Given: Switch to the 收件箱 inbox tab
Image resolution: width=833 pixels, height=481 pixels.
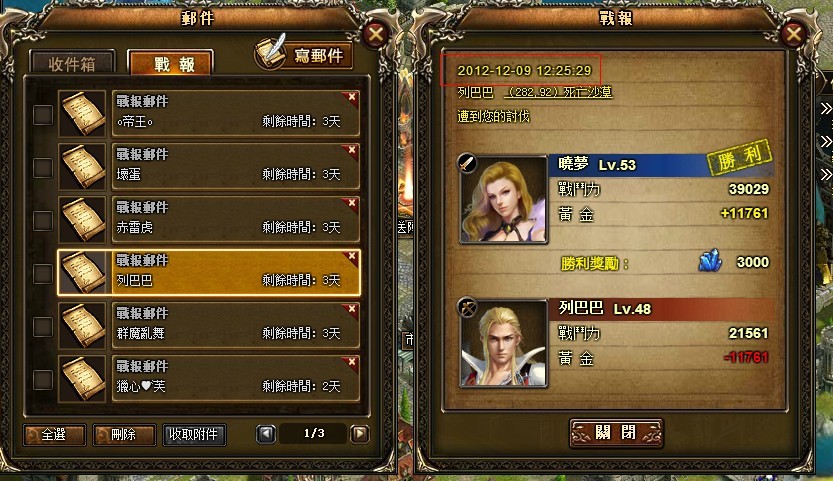Looking at the screenshot, I should point(72,64).
